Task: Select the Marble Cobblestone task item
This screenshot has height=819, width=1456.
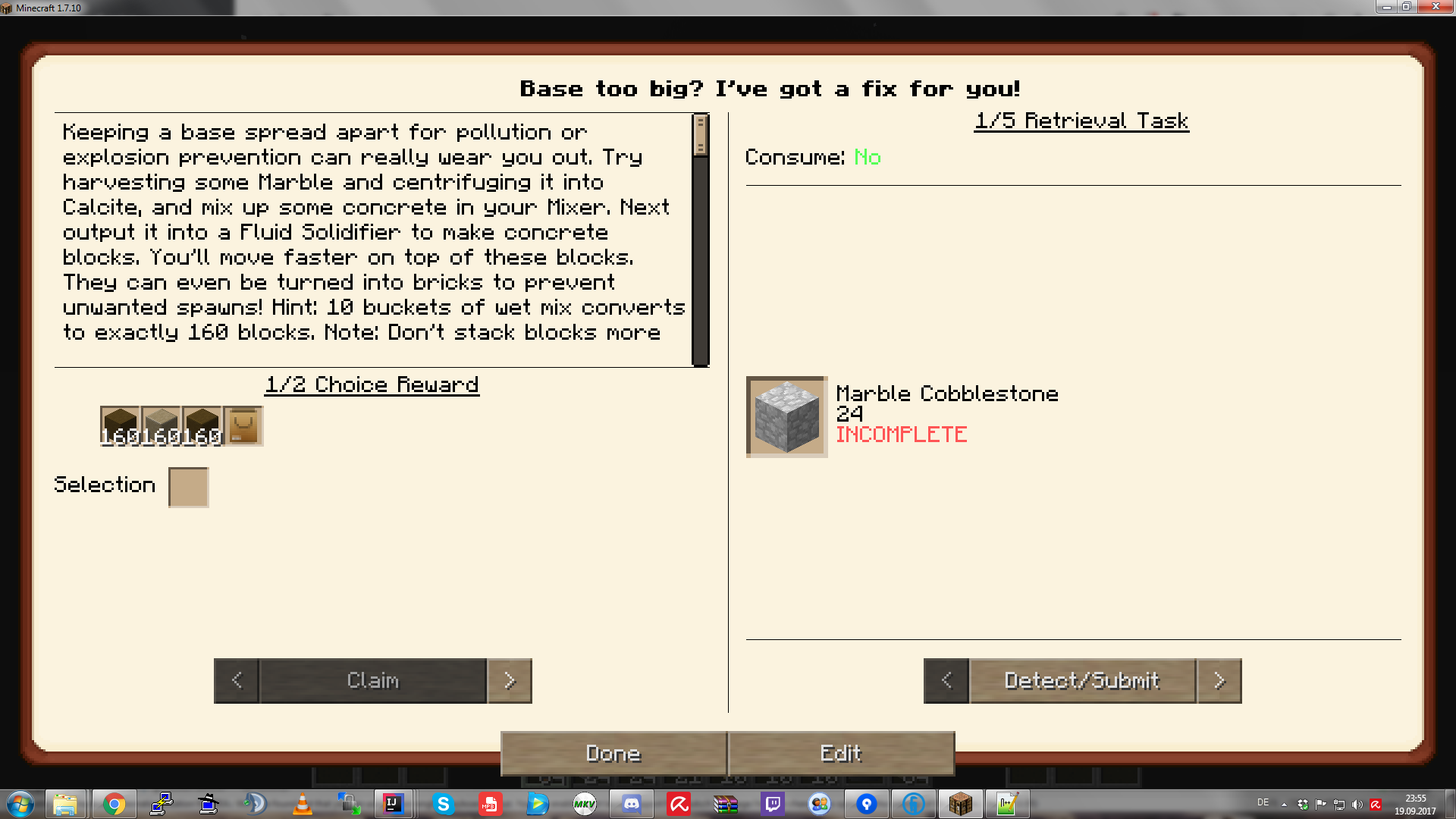Action: (786, 416)
